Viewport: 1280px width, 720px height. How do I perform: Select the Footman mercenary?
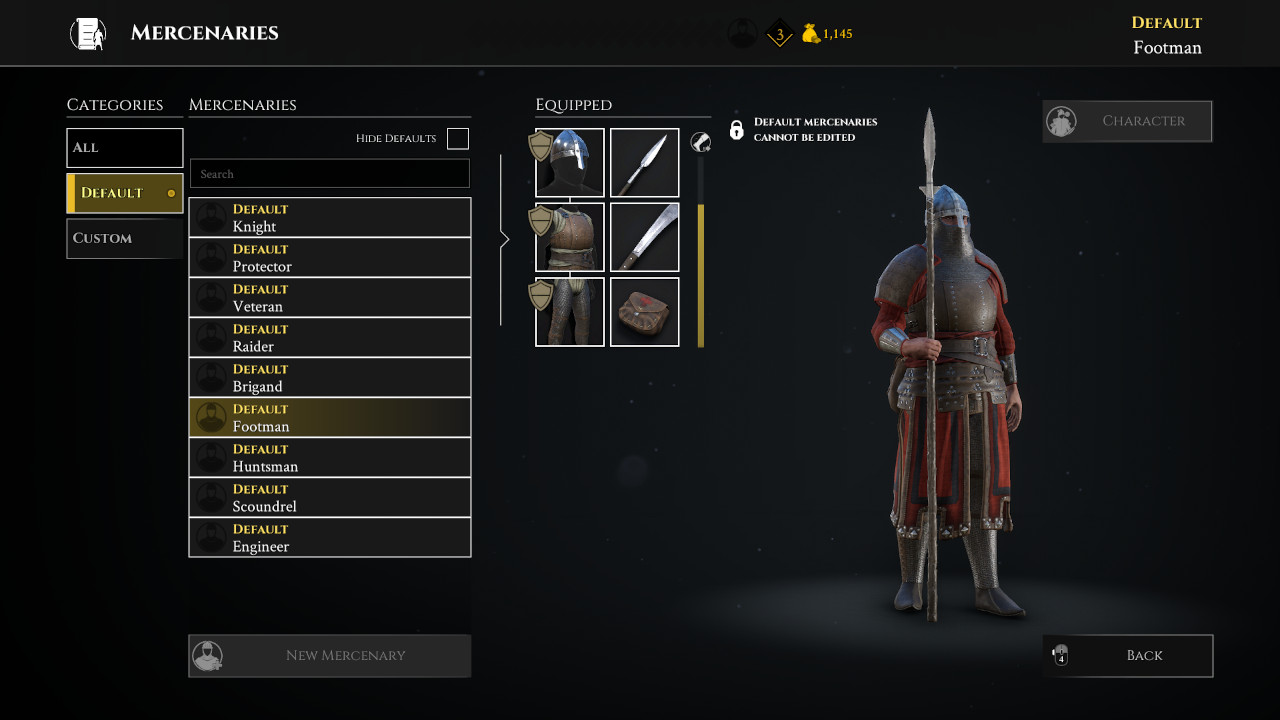(x=330, y=417)
